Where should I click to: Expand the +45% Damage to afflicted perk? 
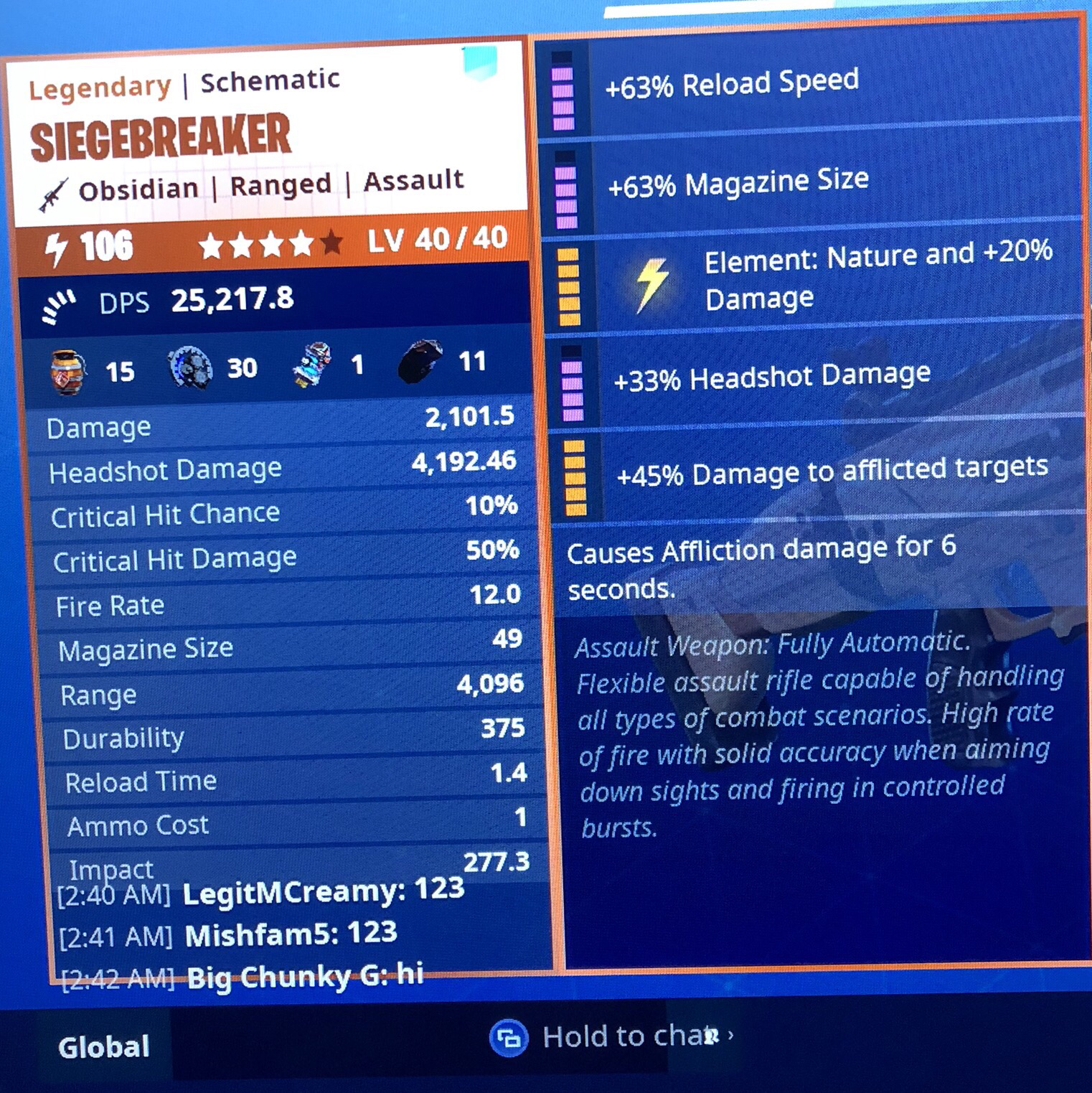click(x=574, y=476)
